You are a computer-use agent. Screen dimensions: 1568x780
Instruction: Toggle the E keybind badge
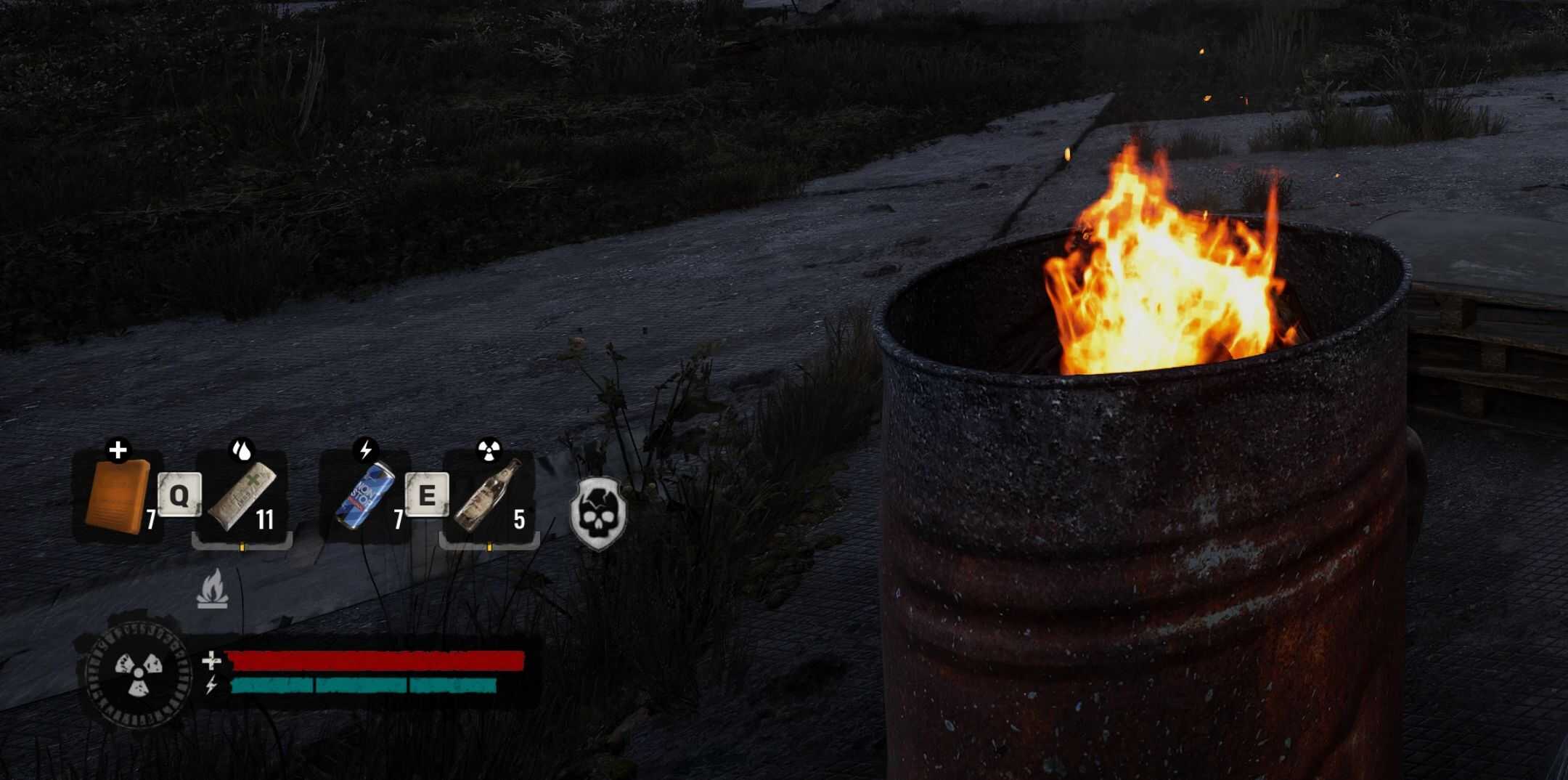click(x=428, y=495)
